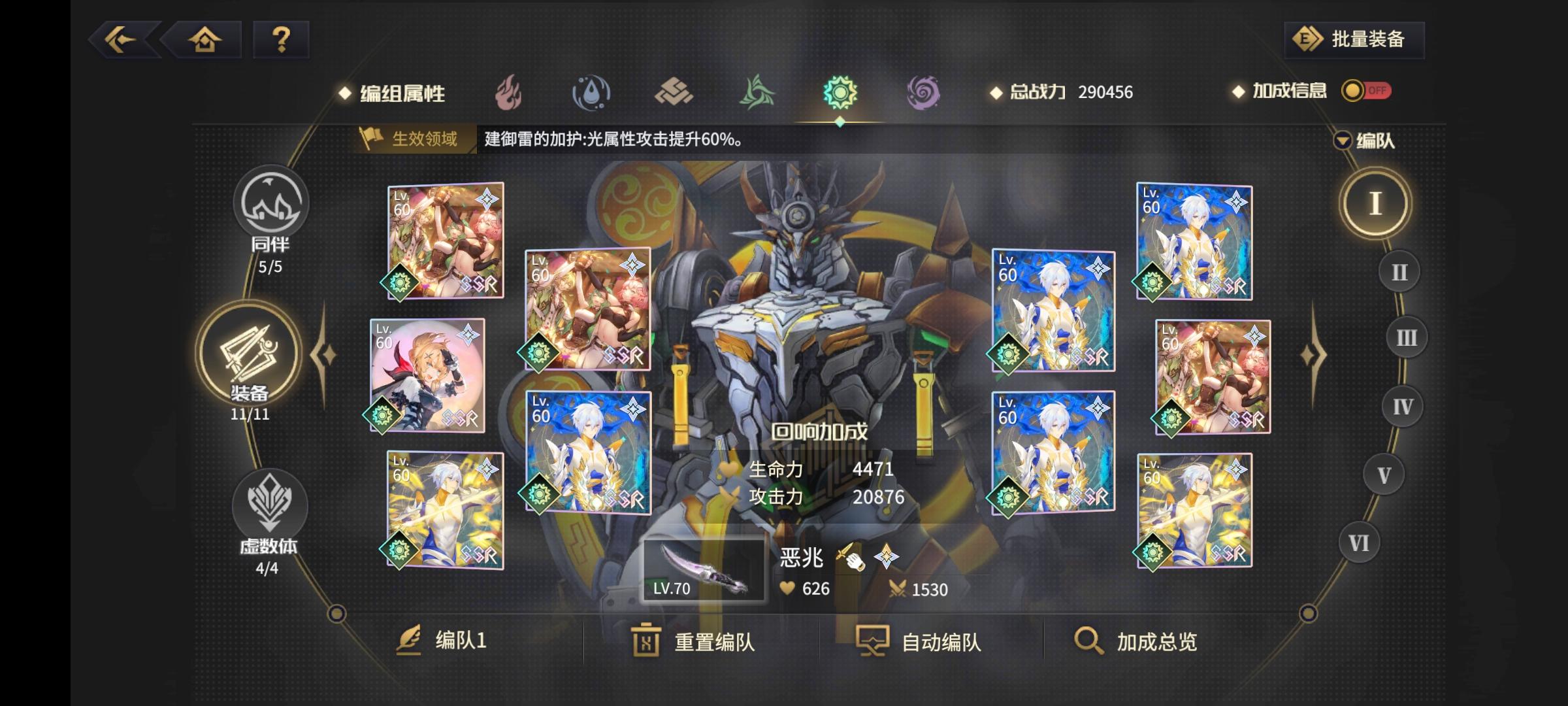The image size is (1568, 706).
Task: Switch to the dark attribute tab
Action: (x=921, y=93)
